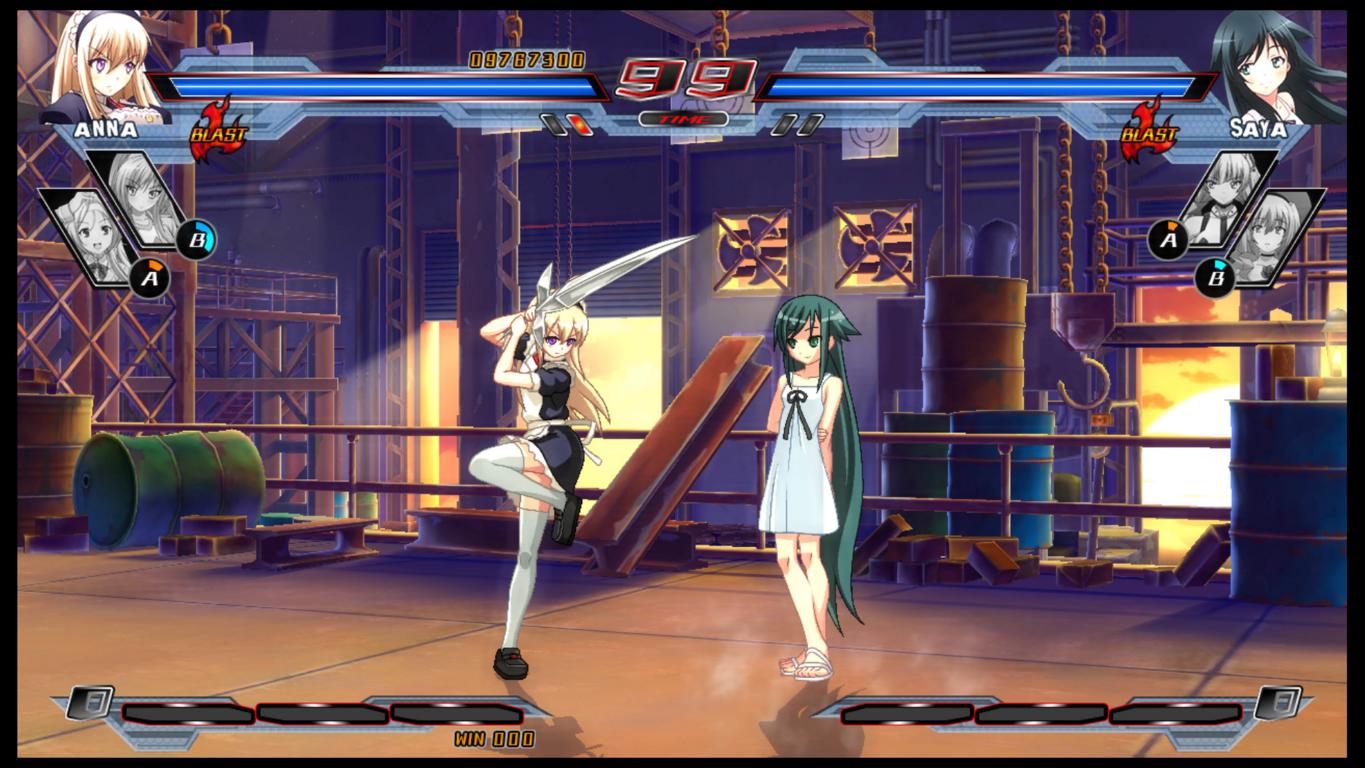The height and width of the screenshot is (768, 1365).
Task: Click the power gauge icon on Anna's side
Action: pyautogui.click(x=91, y=702)
